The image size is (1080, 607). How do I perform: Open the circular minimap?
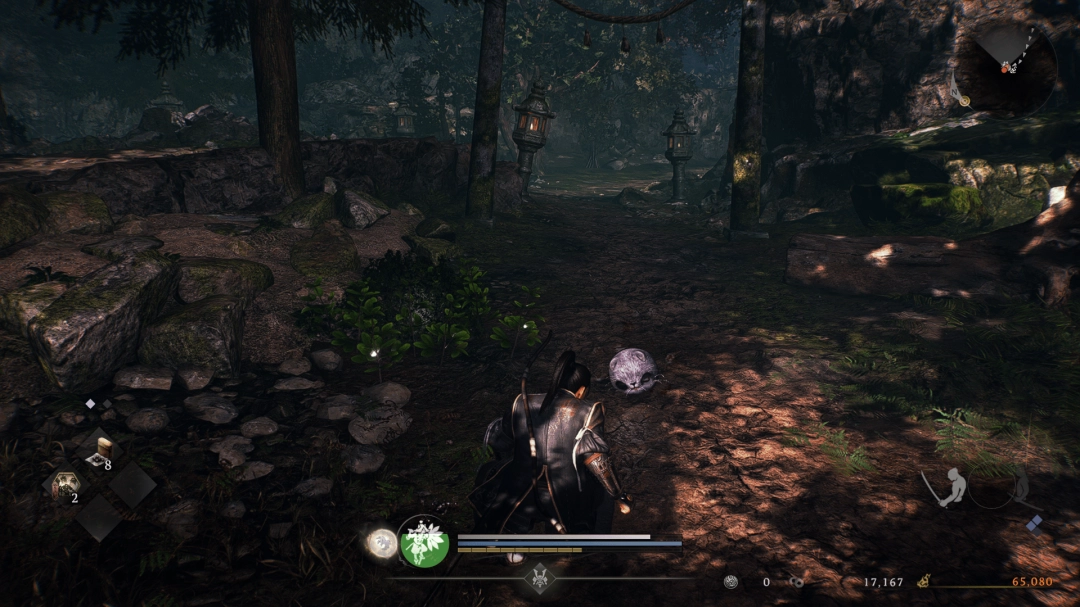click(1005, 69)
